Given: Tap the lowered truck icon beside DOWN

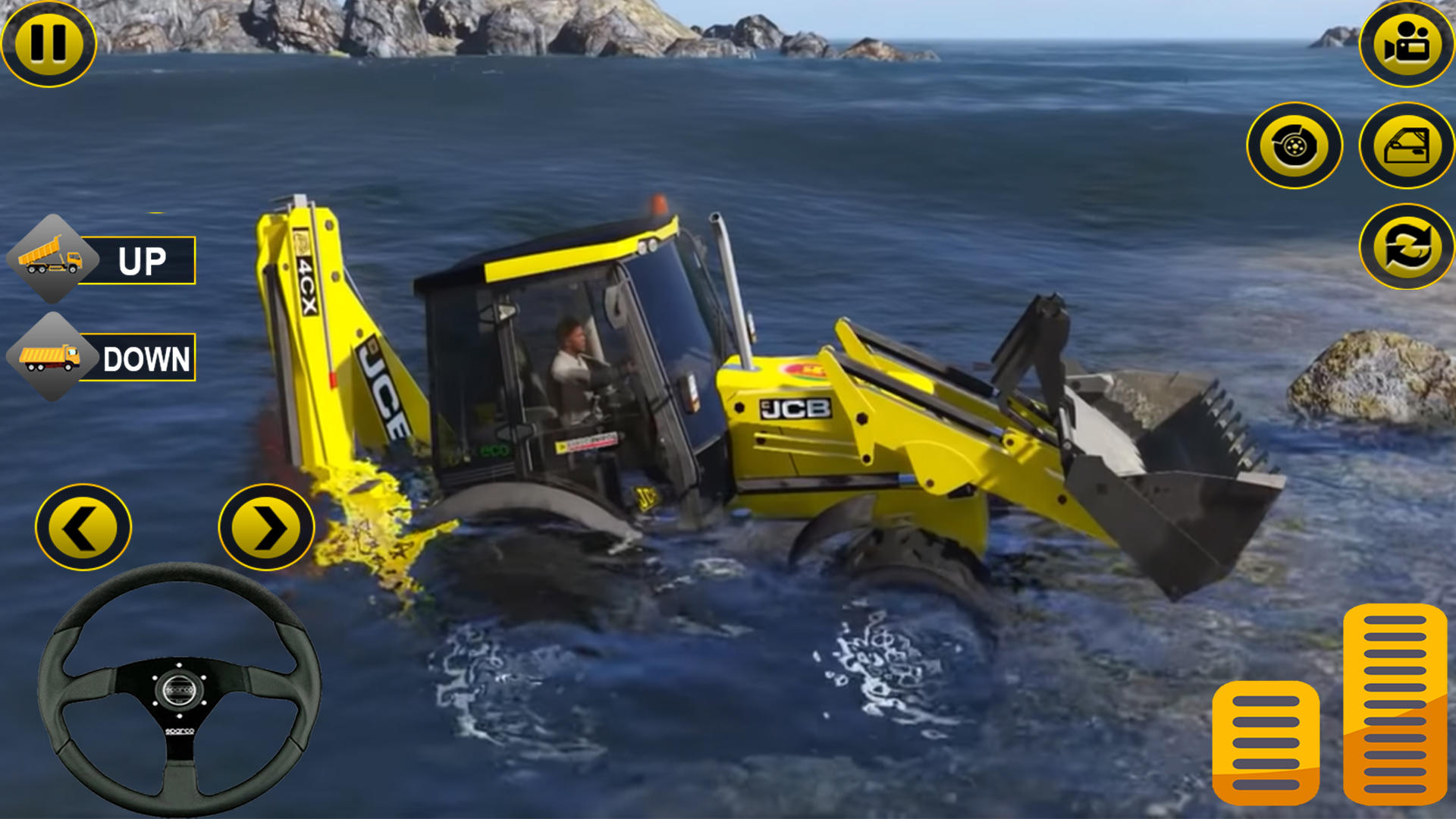Looking at the screenshot, I should coord(52,356).
